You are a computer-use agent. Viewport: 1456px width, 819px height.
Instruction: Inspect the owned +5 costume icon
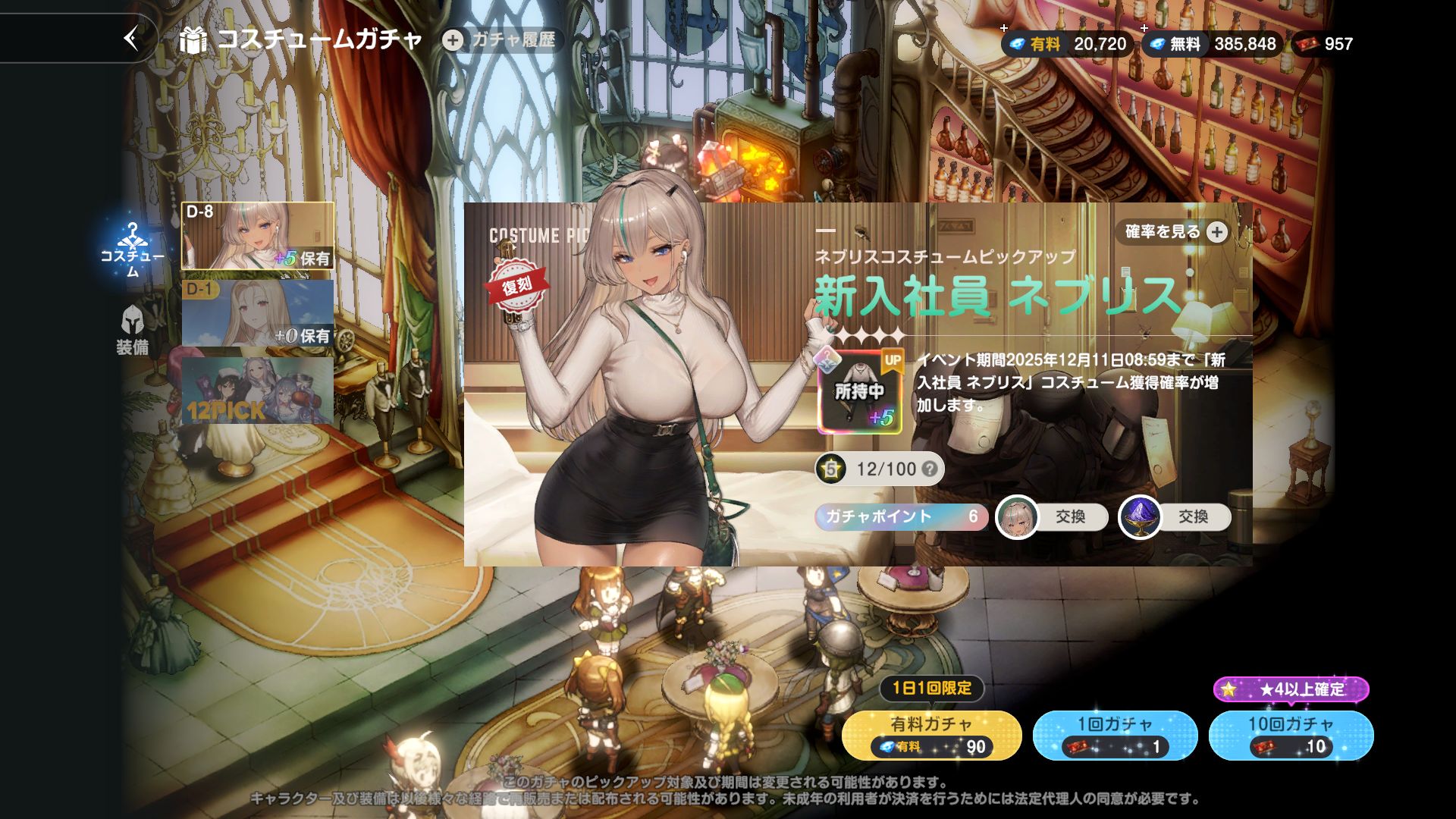[x=860, y=391]
